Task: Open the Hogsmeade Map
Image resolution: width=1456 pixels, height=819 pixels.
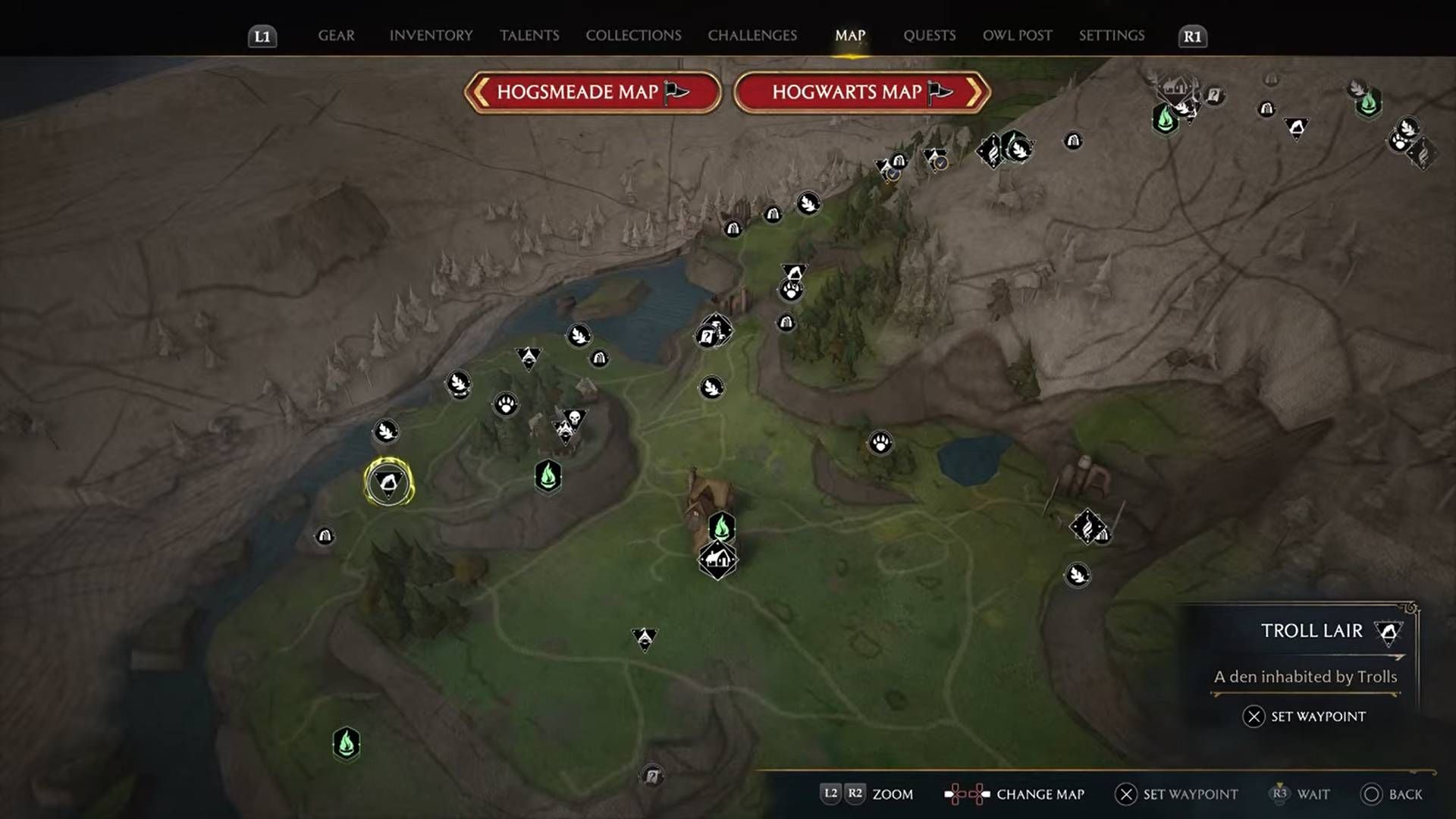Action: coord(592,93)
